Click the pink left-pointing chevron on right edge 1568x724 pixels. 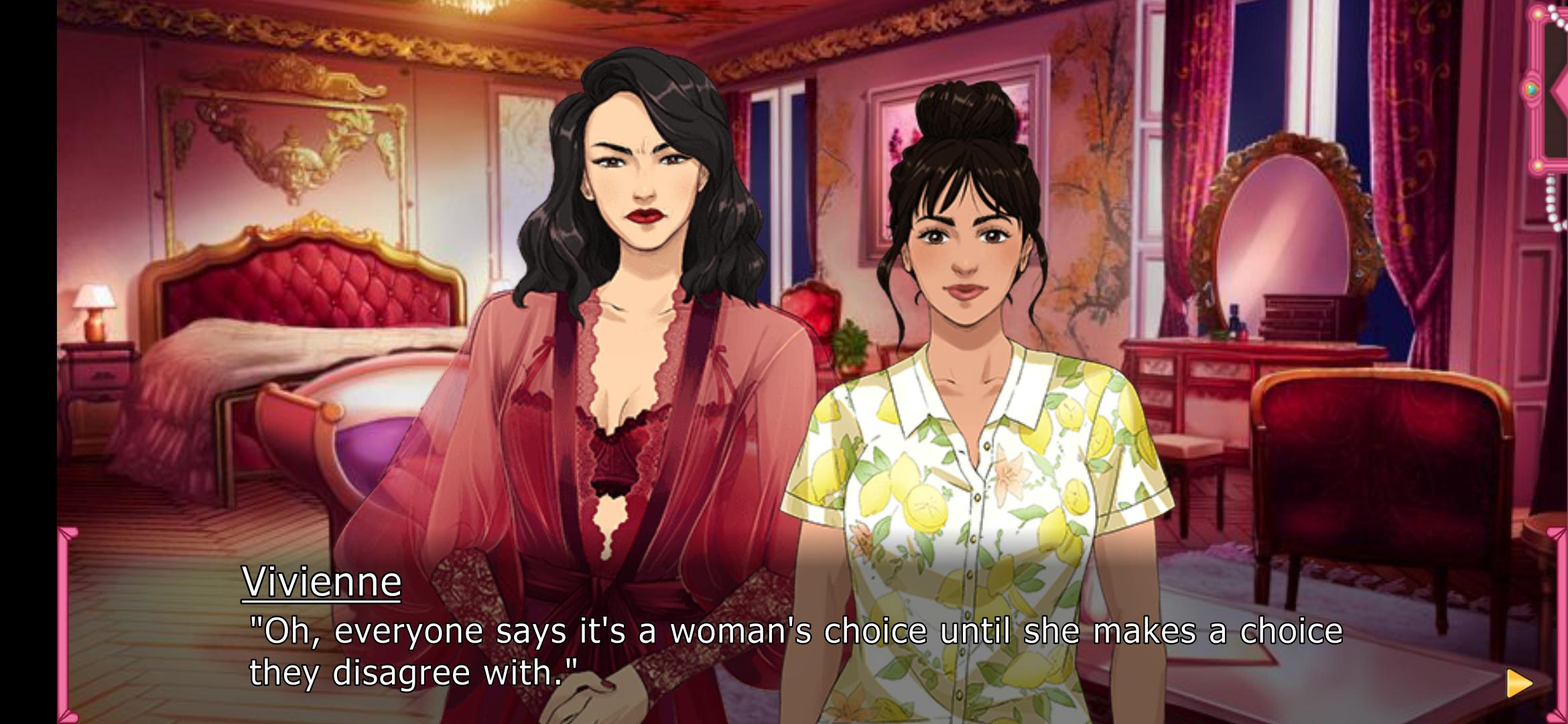[1561, 90]
